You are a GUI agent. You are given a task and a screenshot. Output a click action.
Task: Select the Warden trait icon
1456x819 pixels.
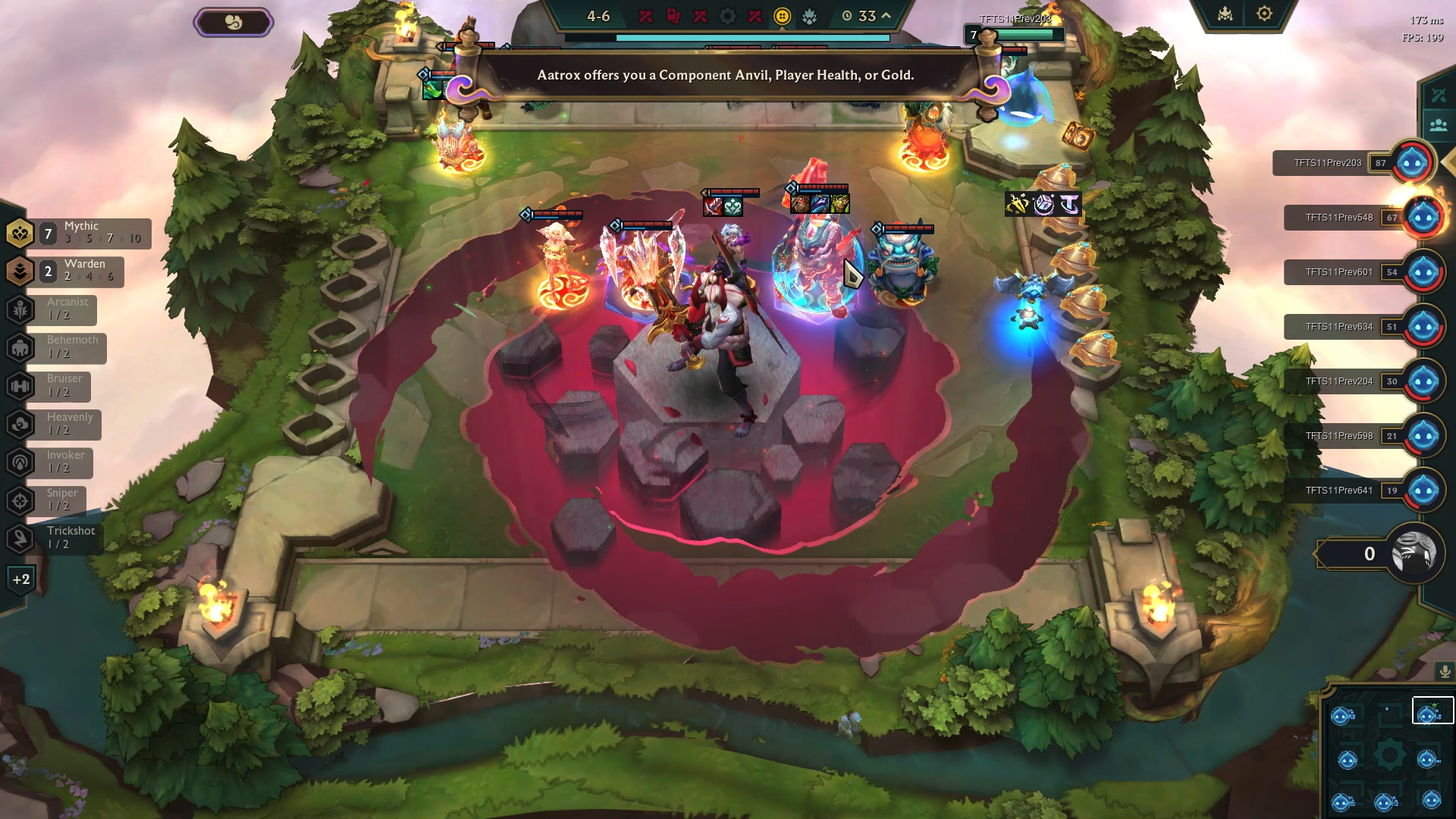pyautogui.click(x=20, y=270)
